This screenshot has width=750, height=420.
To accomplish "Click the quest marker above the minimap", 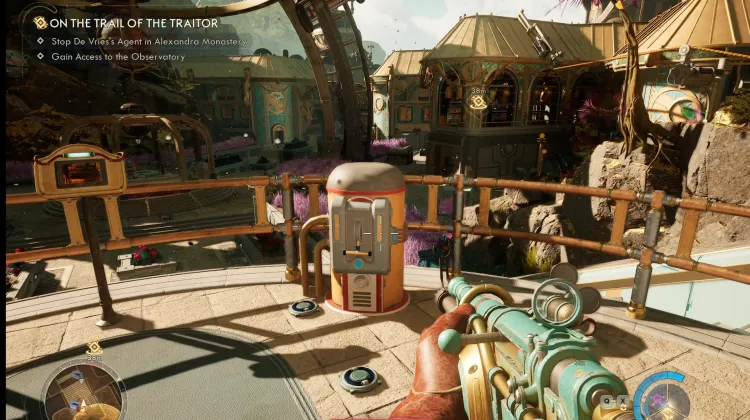I will (94, 347).
